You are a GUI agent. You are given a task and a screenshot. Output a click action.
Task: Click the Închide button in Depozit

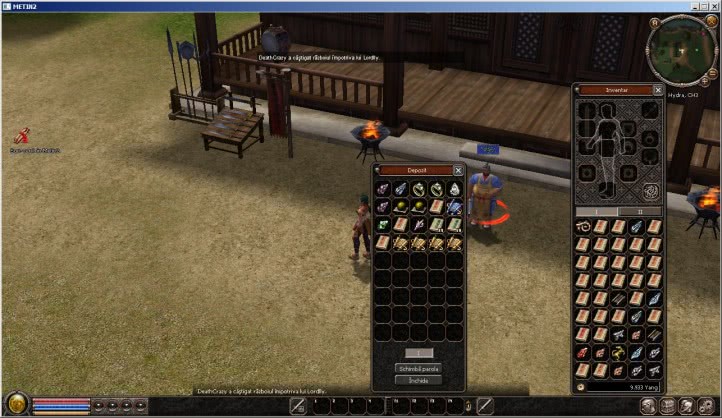point(417,381)
